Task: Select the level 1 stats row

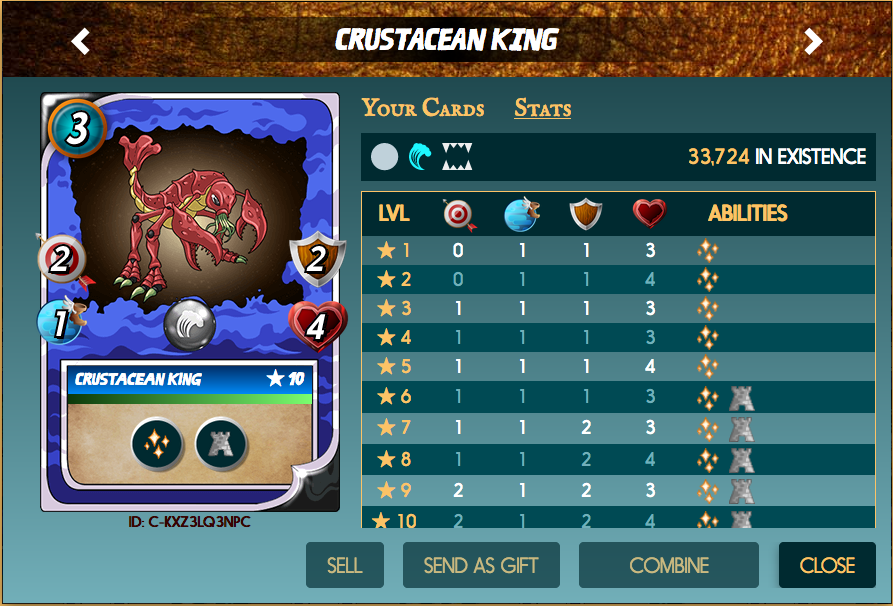Action: (x=618, y=250)
